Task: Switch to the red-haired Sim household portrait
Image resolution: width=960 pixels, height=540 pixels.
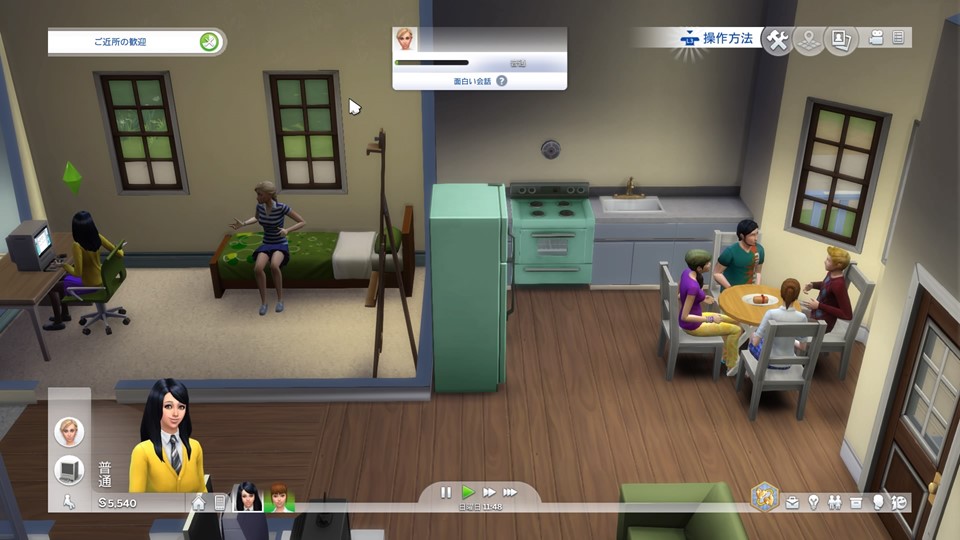Action: (x=279, y=497)
